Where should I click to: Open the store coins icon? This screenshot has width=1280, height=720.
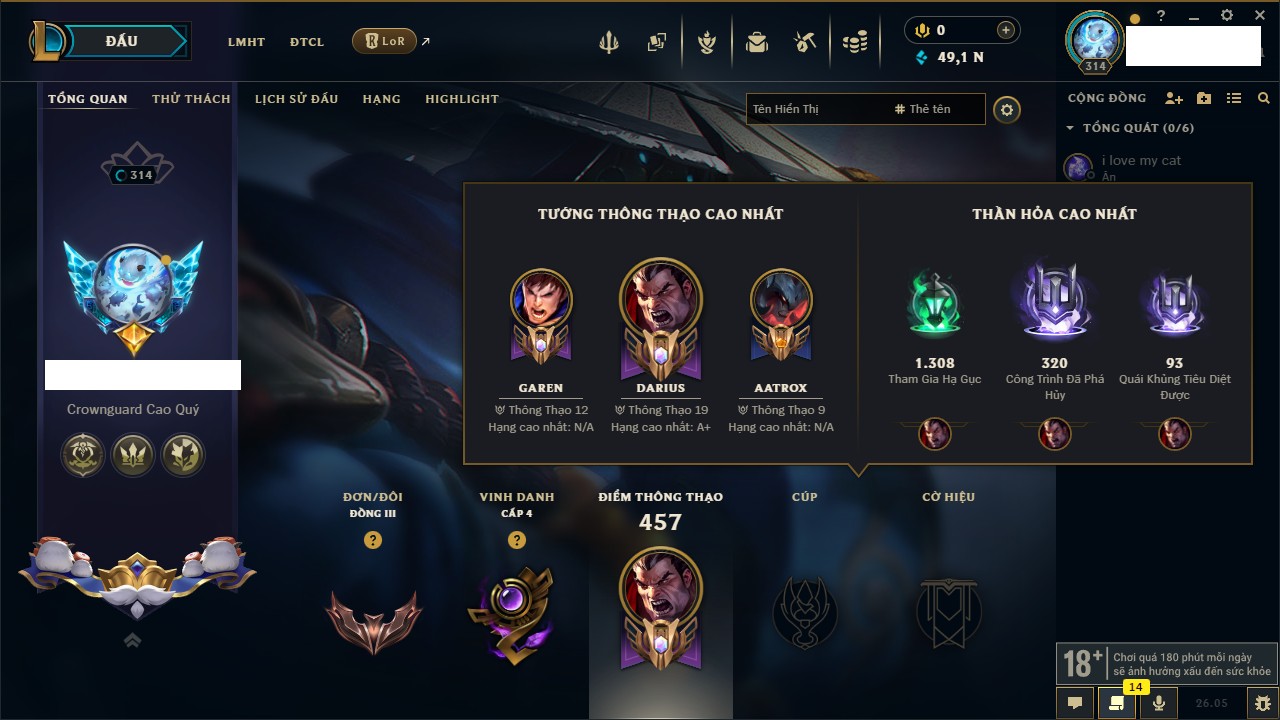coord(854,42)
